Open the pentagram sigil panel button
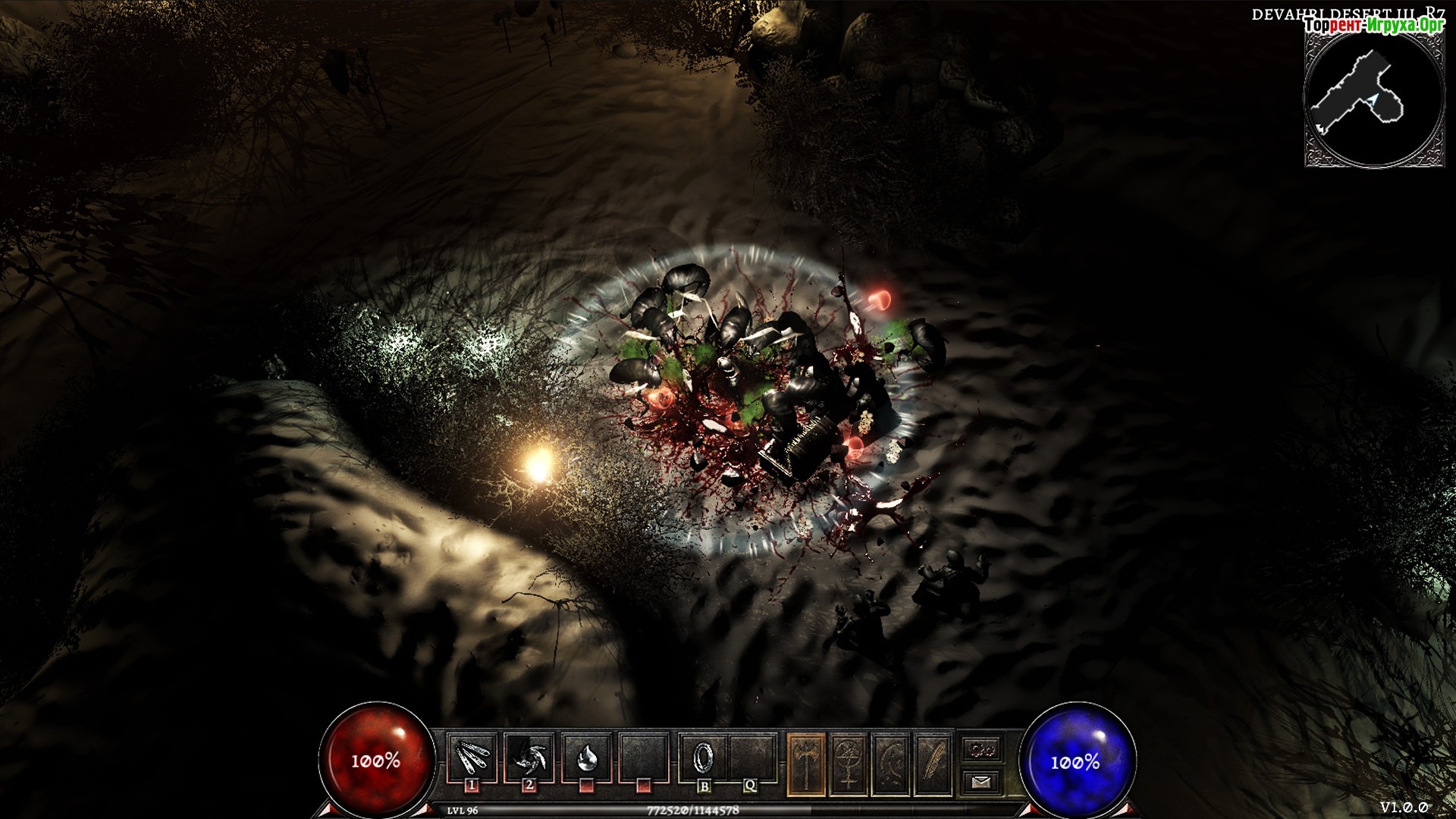Image resolution: width=1456 pixels, height=819 pixels. 849,764
